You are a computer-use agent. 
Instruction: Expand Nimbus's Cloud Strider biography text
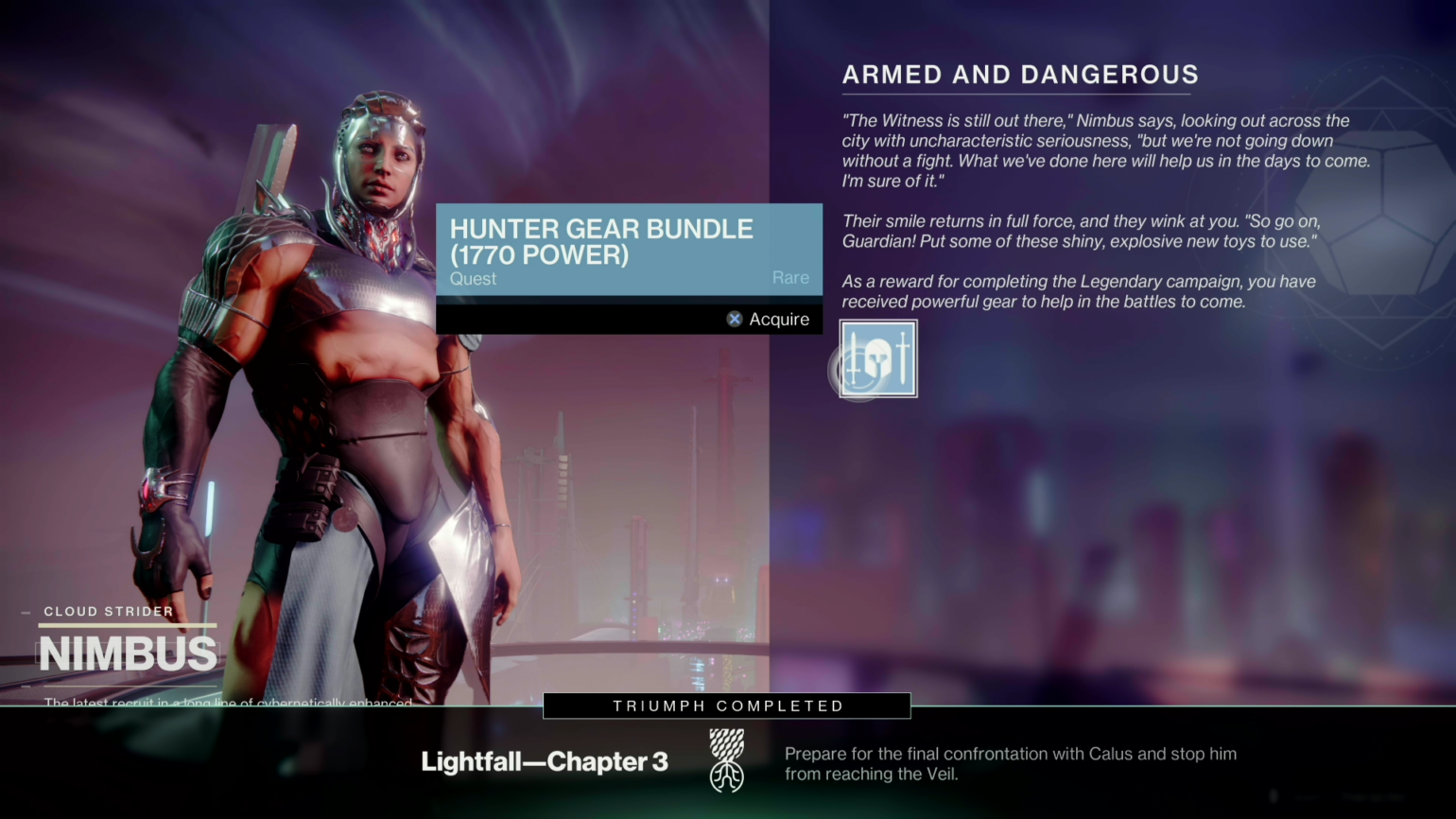(x=227, y=703)
